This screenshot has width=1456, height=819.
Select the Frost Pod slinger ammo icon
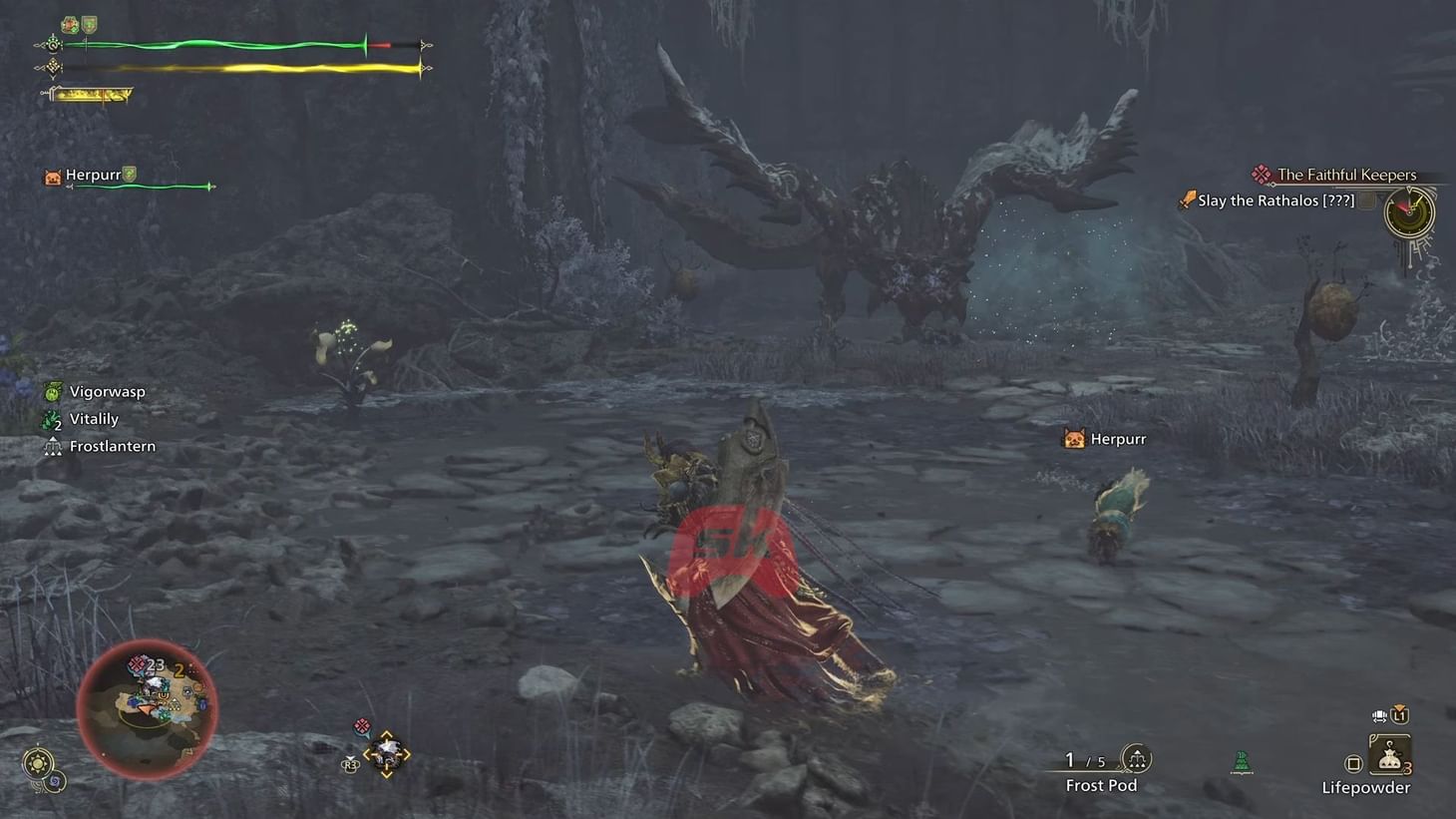tap(1136, 759)
